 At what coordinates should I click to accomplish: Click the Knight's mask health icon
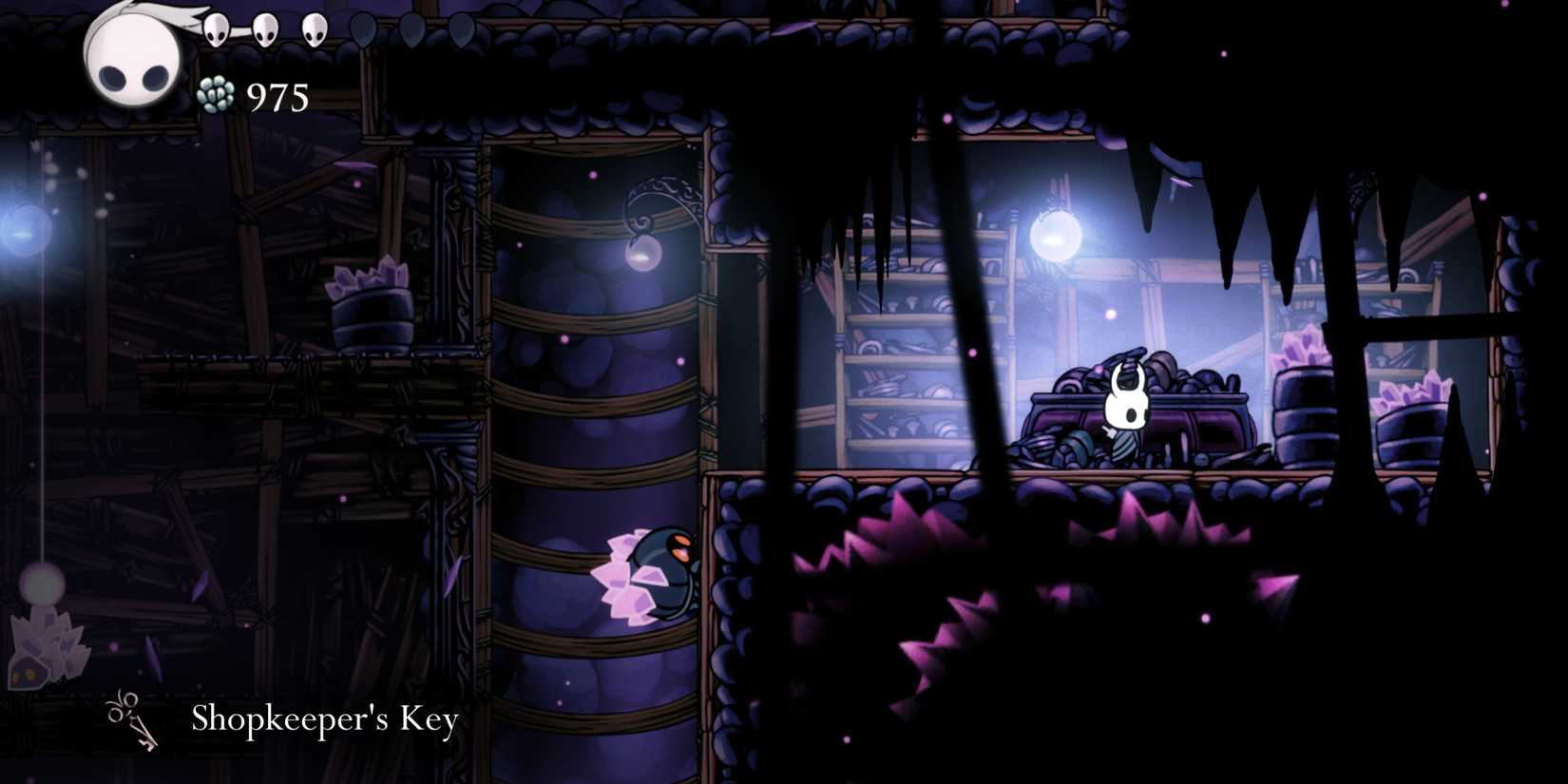(133, 57)
